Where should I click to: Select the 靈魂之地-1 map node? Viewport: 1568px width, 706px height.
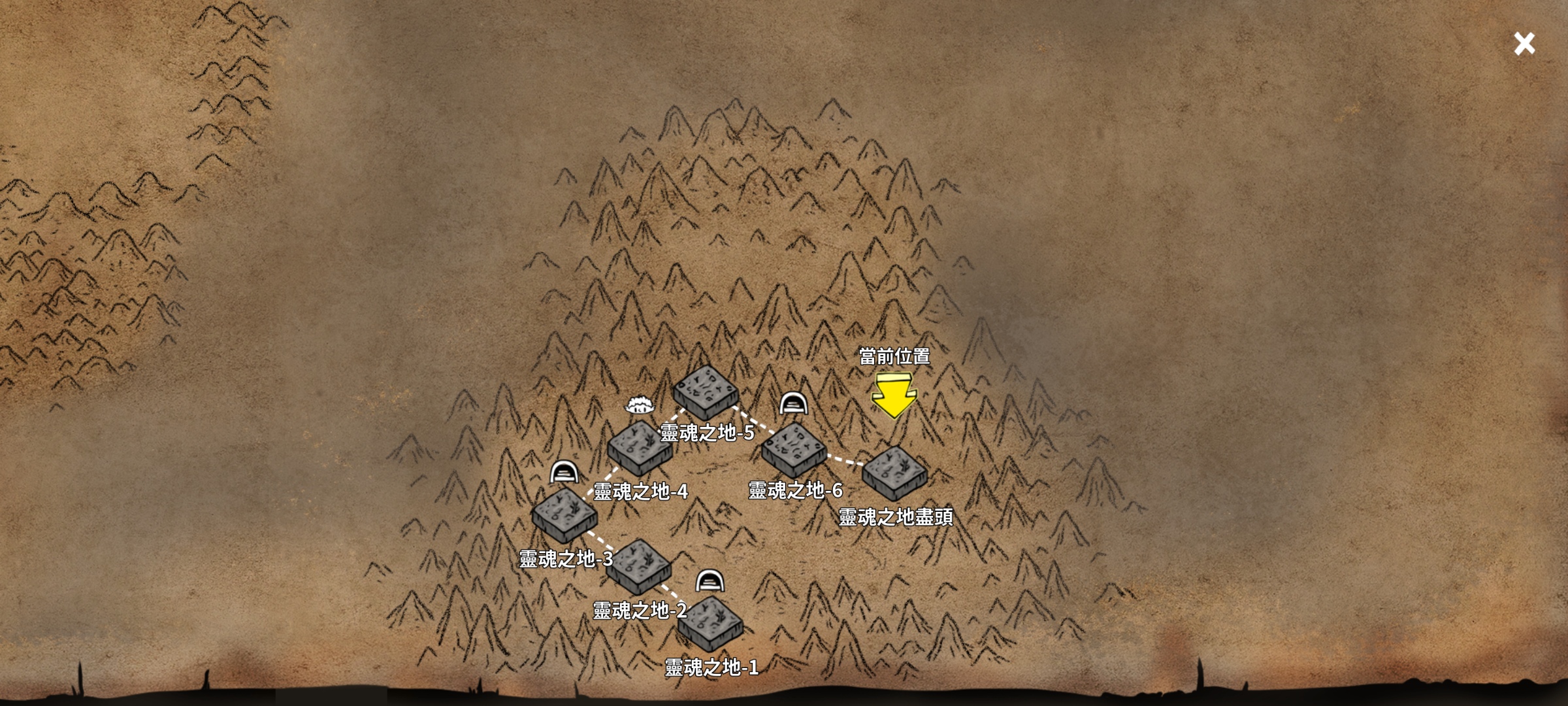[710, 622]
